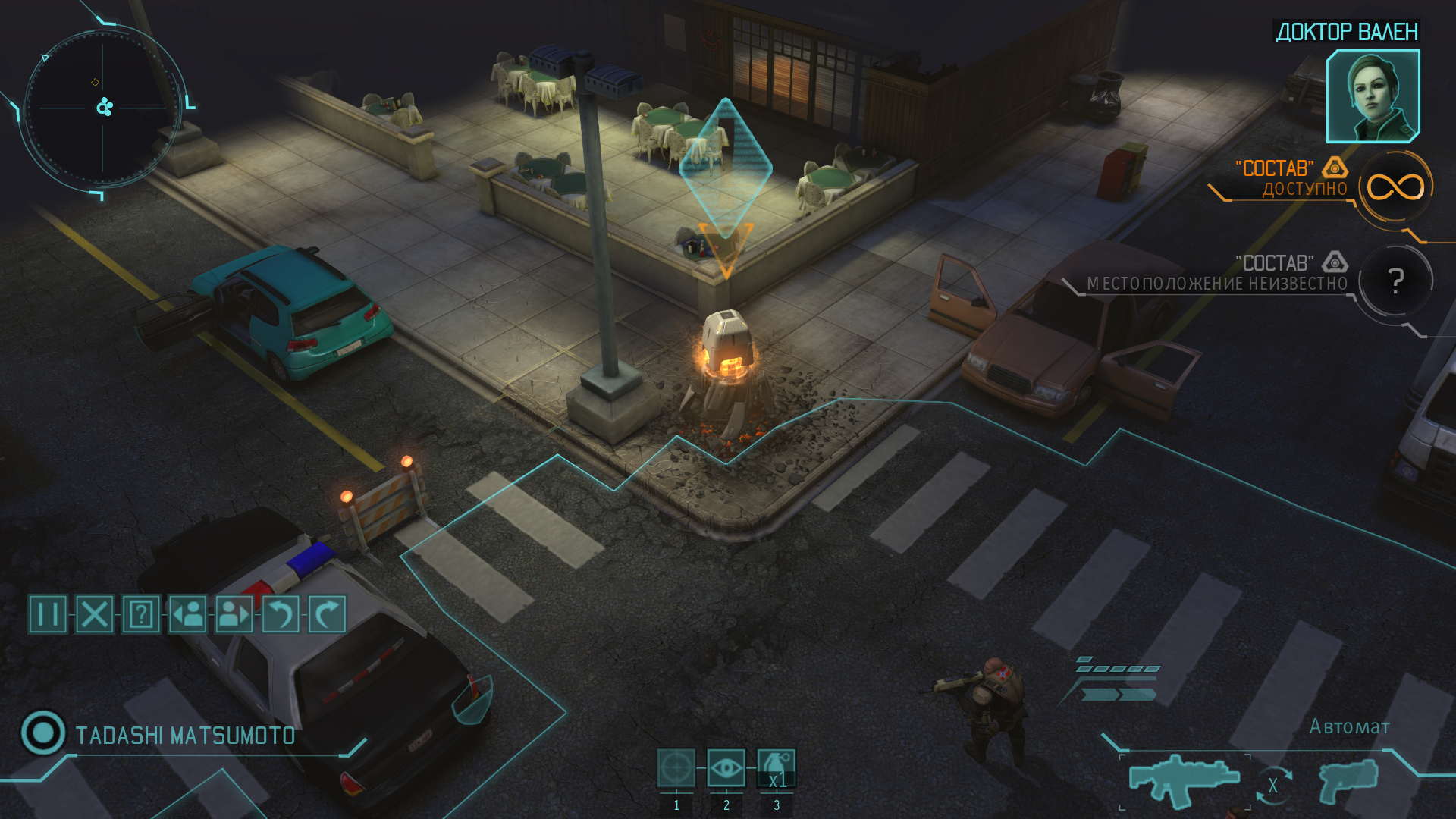Rotate camera with the right curved arrow
This screenshot has width=1456, height=819.
(x=327, y=613)
